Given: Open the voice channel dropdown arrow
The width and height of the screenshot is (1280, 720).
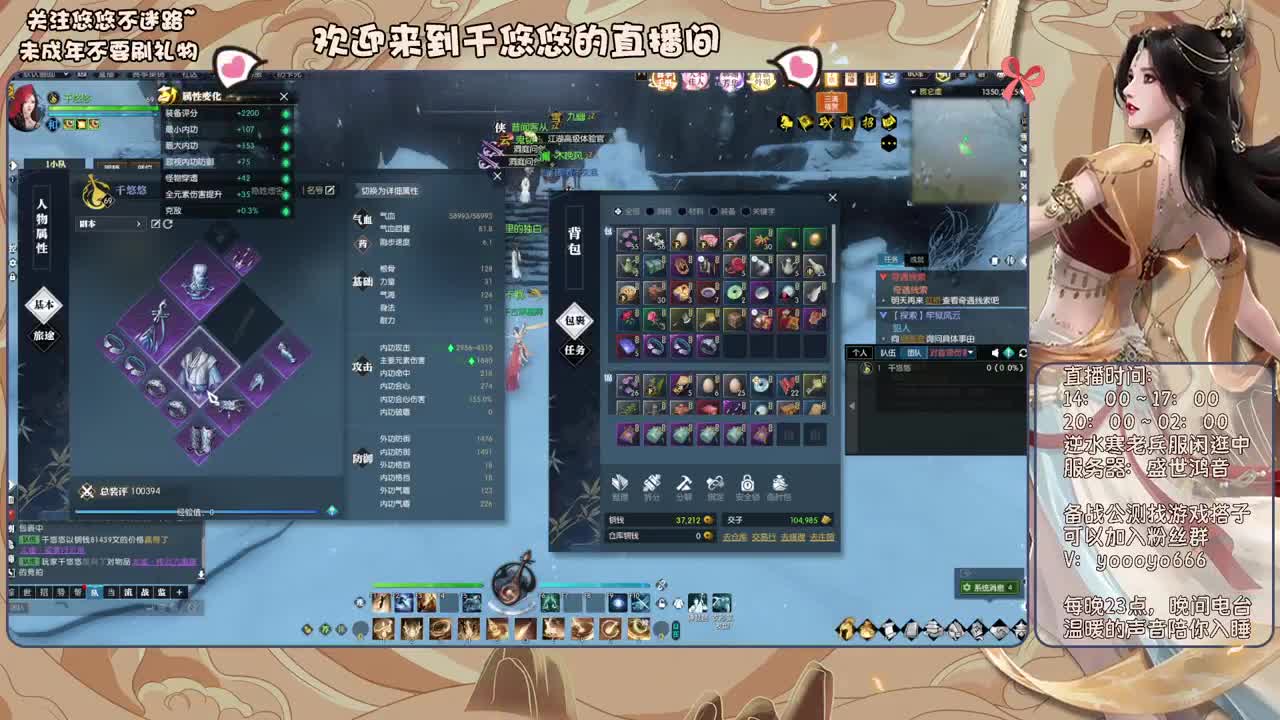Looking at the screenshot, I should tap(971, 353).
